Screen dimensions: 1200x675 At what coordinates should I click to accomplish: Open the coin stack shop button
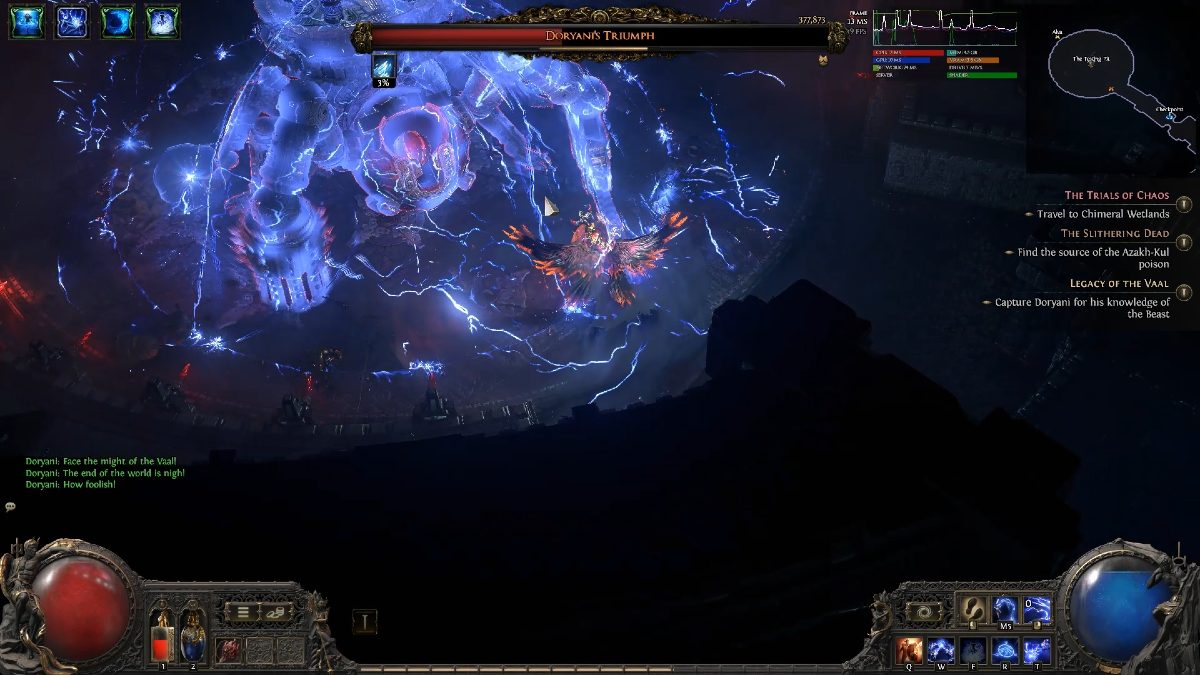275,611
